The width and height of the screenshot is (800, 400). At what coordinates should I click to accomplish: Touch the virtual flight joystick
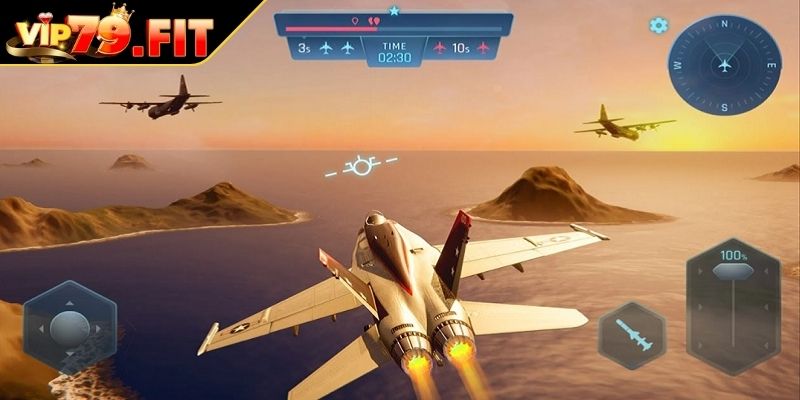click(x=70, y=327)
